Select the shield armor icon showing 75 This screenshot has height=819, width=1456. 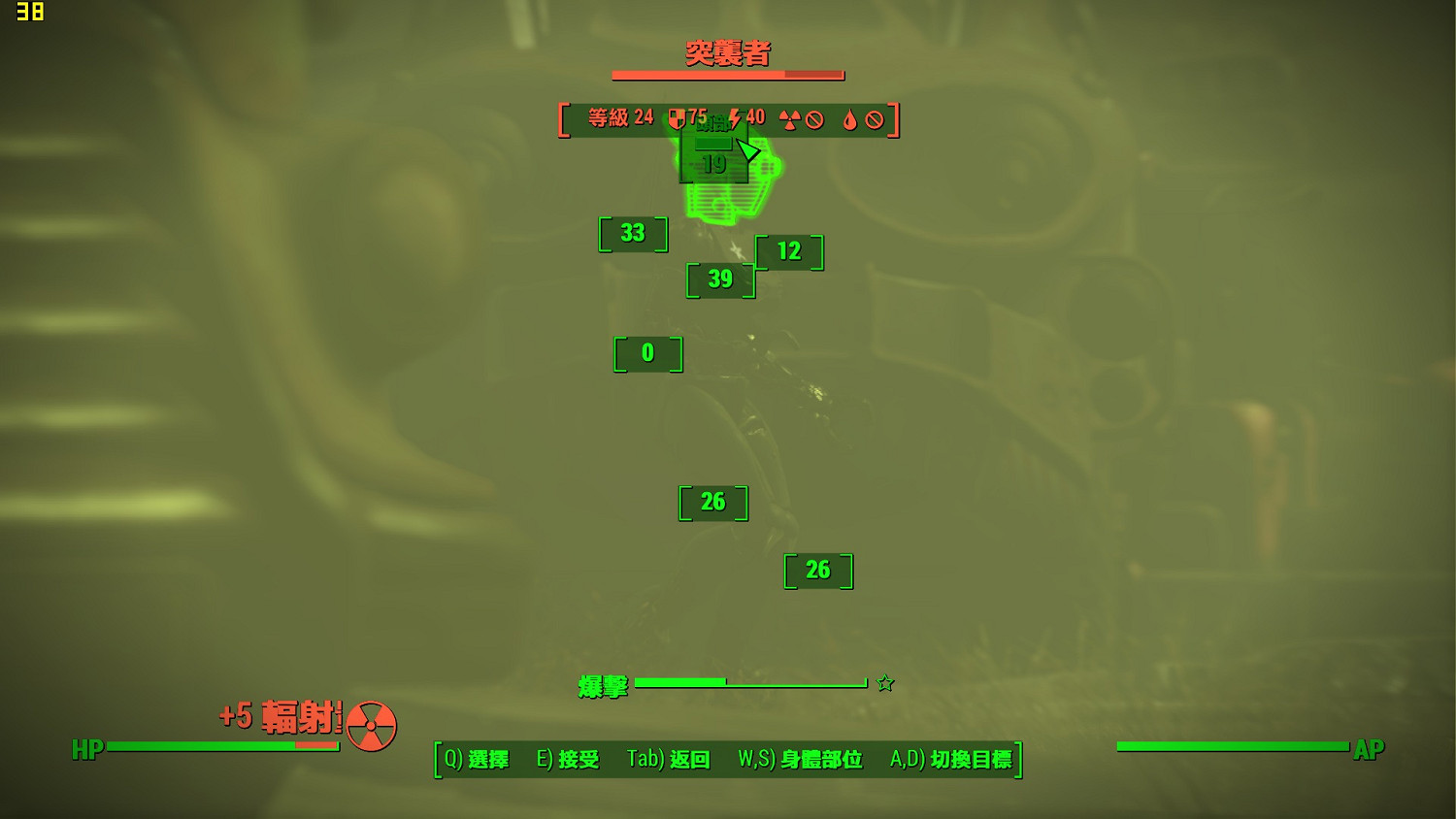[x=678, y=118]
